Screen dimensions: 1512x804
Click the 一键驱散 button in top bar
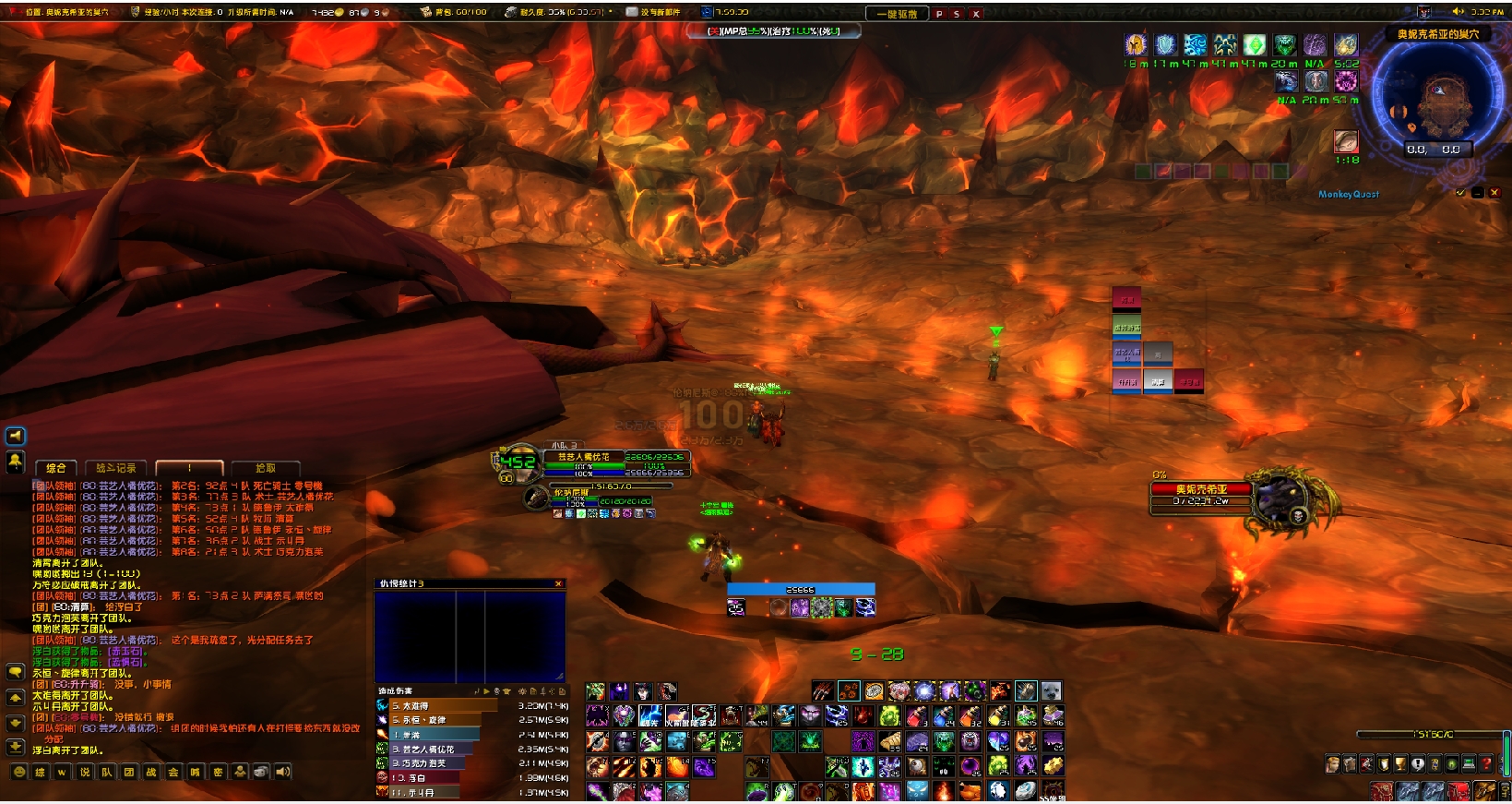pos(896,14)
